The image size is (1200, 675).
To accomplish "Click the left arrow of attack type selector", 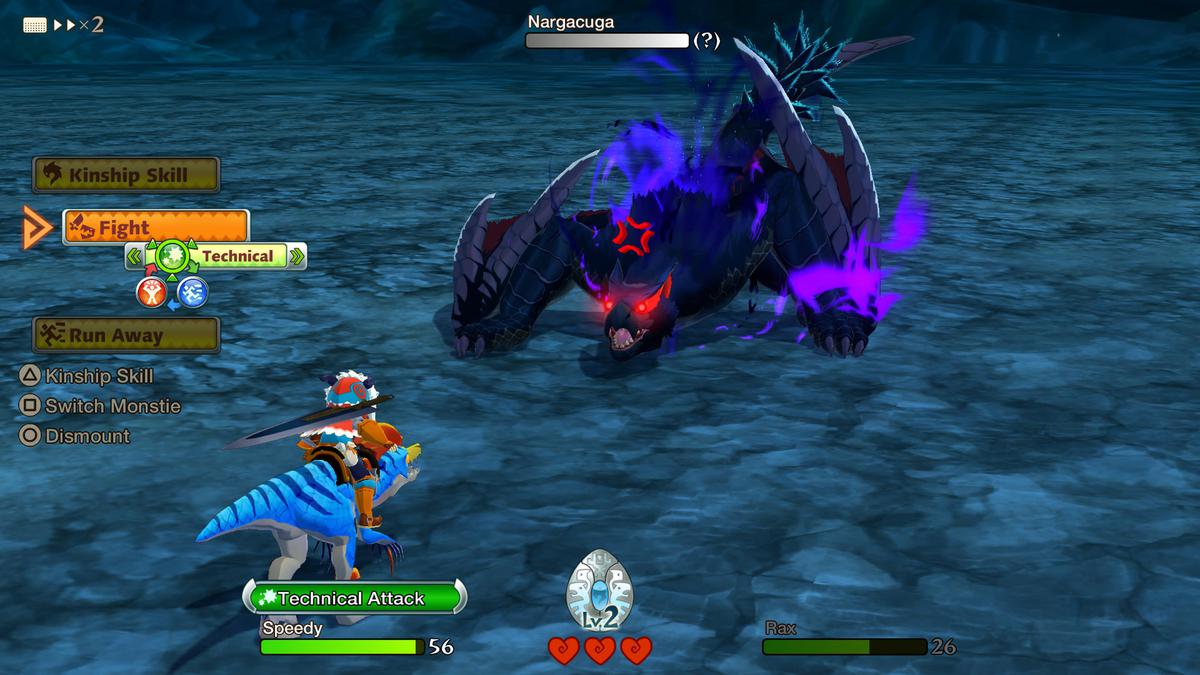I will pos(134,257).
